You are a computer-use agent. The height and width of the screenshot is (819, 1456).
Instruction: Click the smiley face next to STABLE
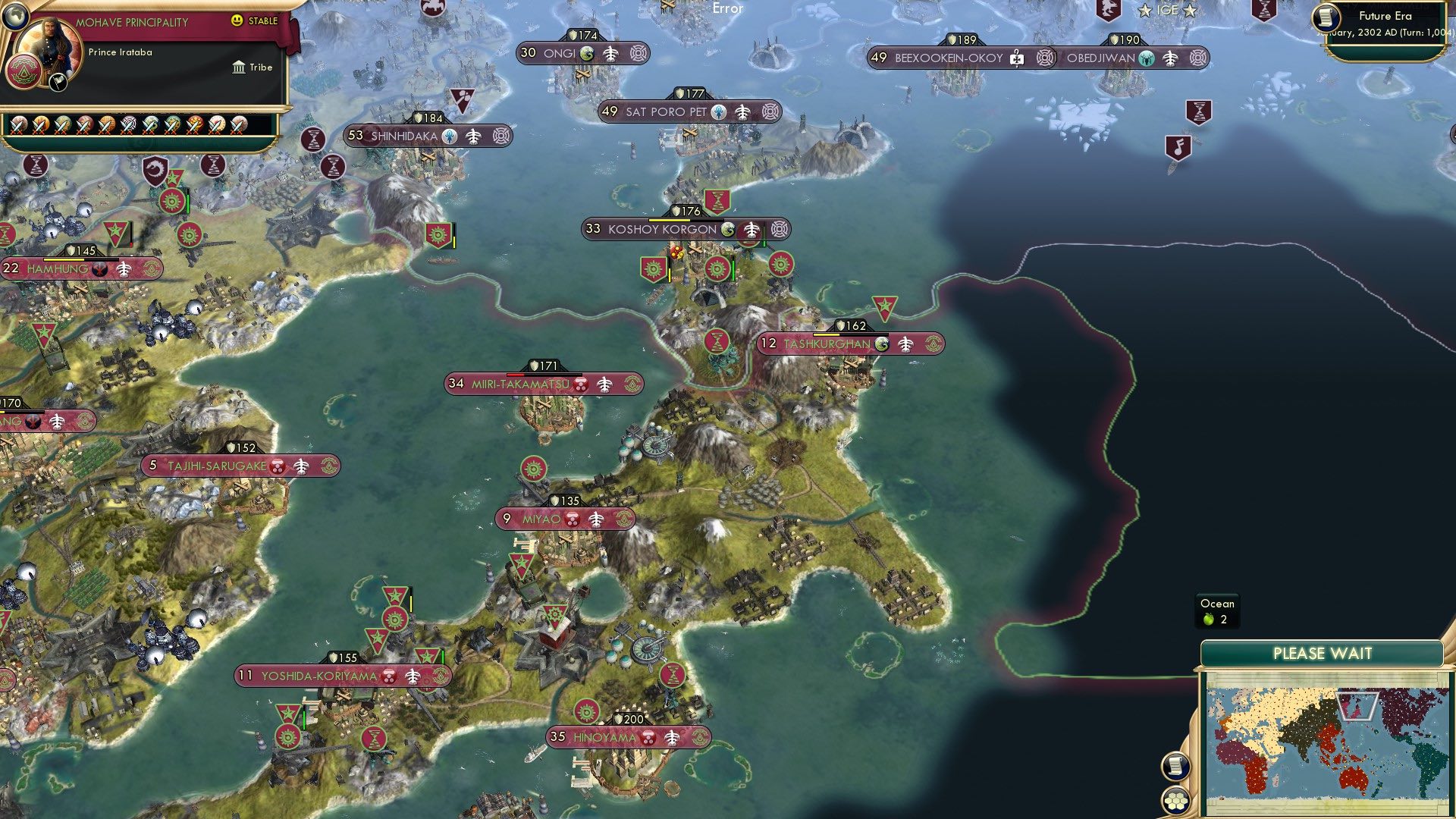pos(237,21)
